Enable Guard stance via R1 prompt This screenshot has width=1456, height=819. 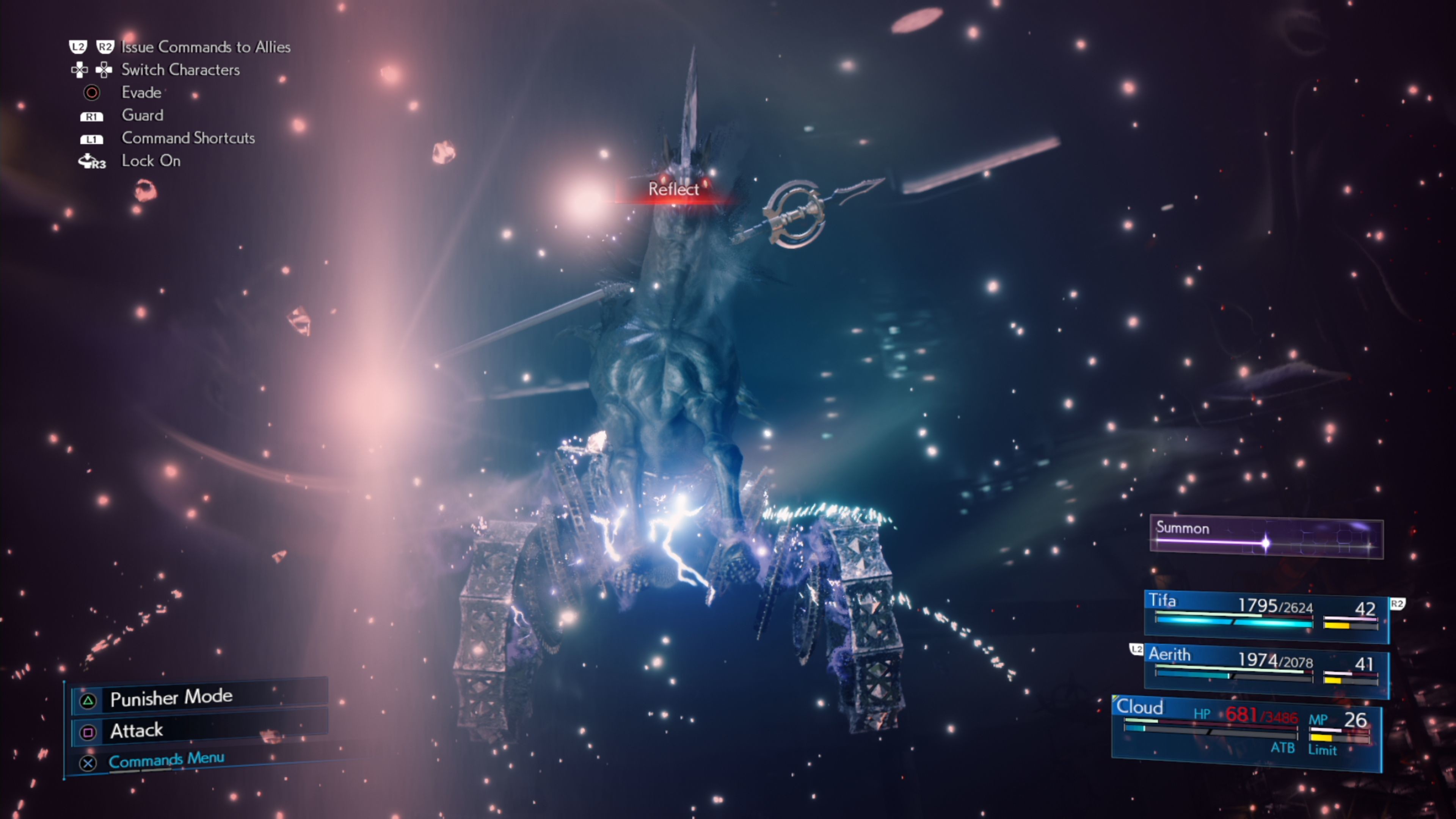pos(143,115)
